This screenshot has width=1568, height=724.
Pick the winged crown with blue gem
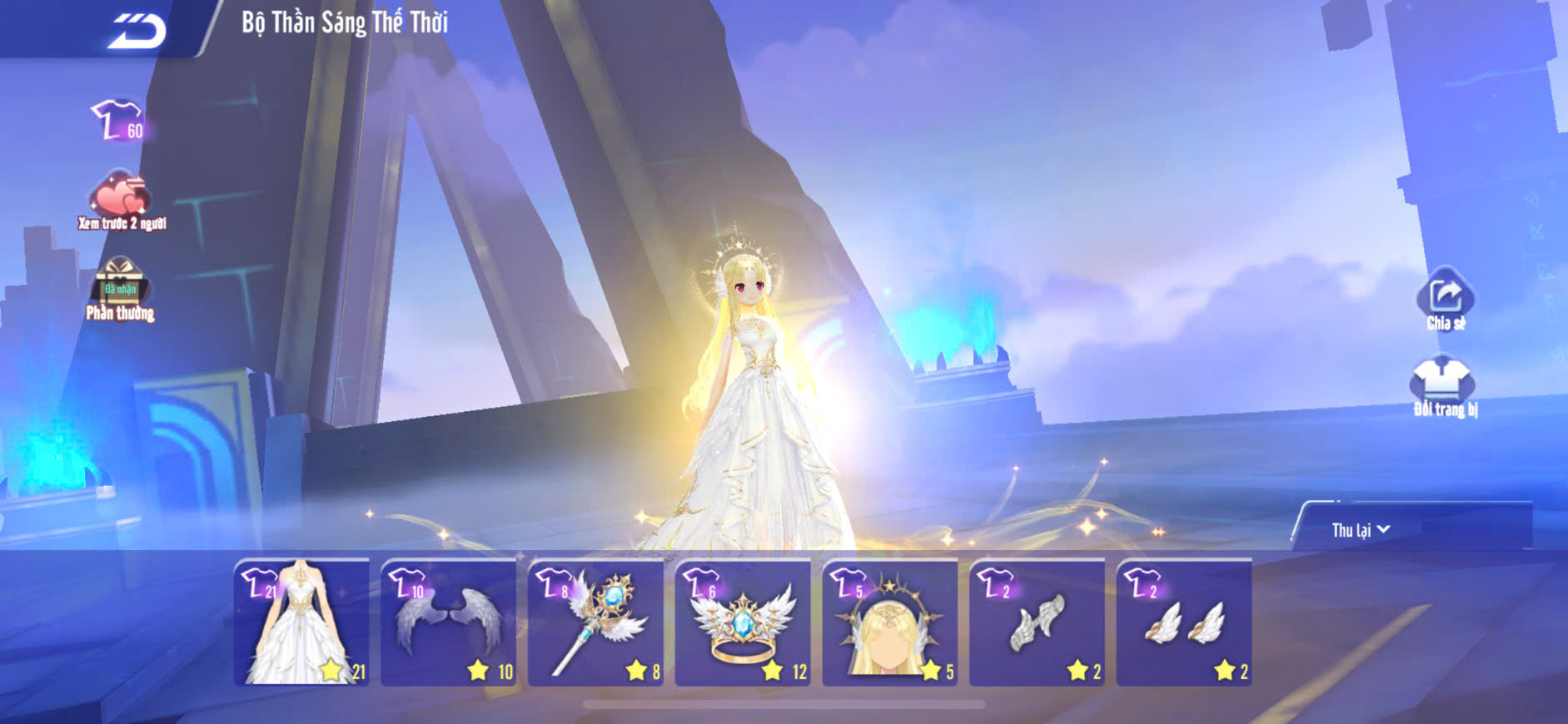tap(743, 622)
